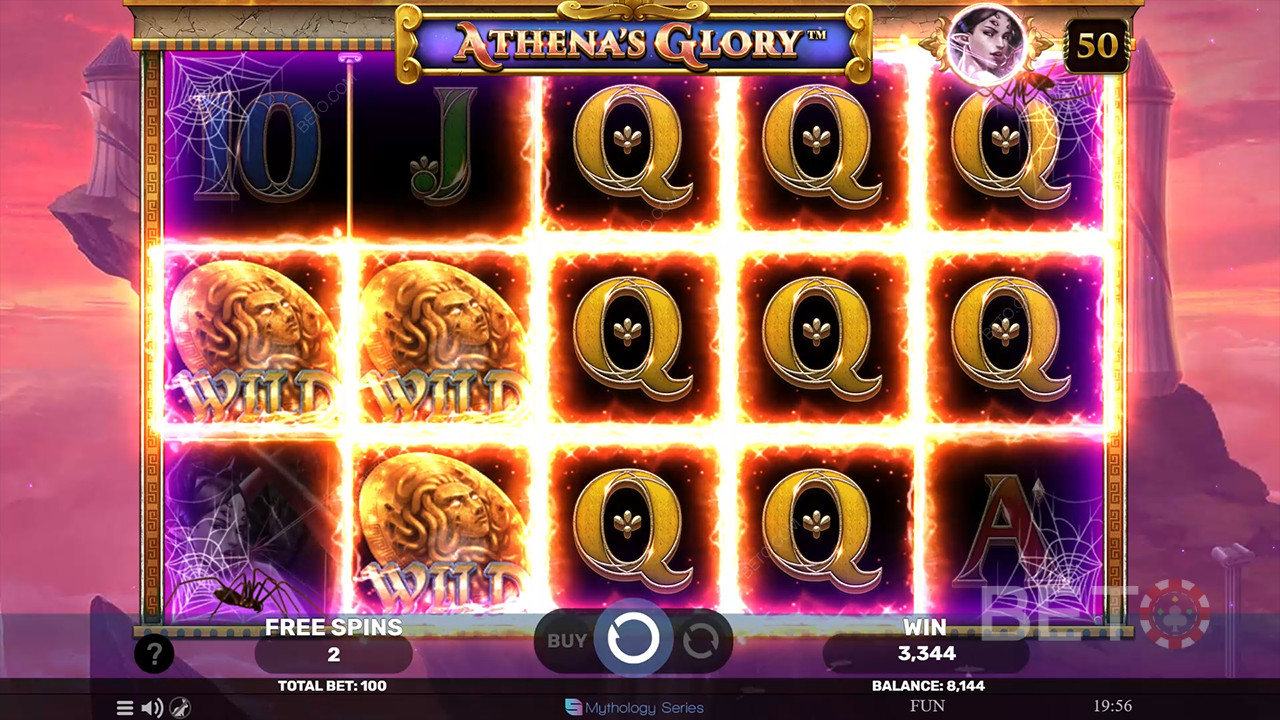Viewport: 1280px width, 720px height.
Task: Toggle the quick spin icon
Action: click(x=180, y=708)
